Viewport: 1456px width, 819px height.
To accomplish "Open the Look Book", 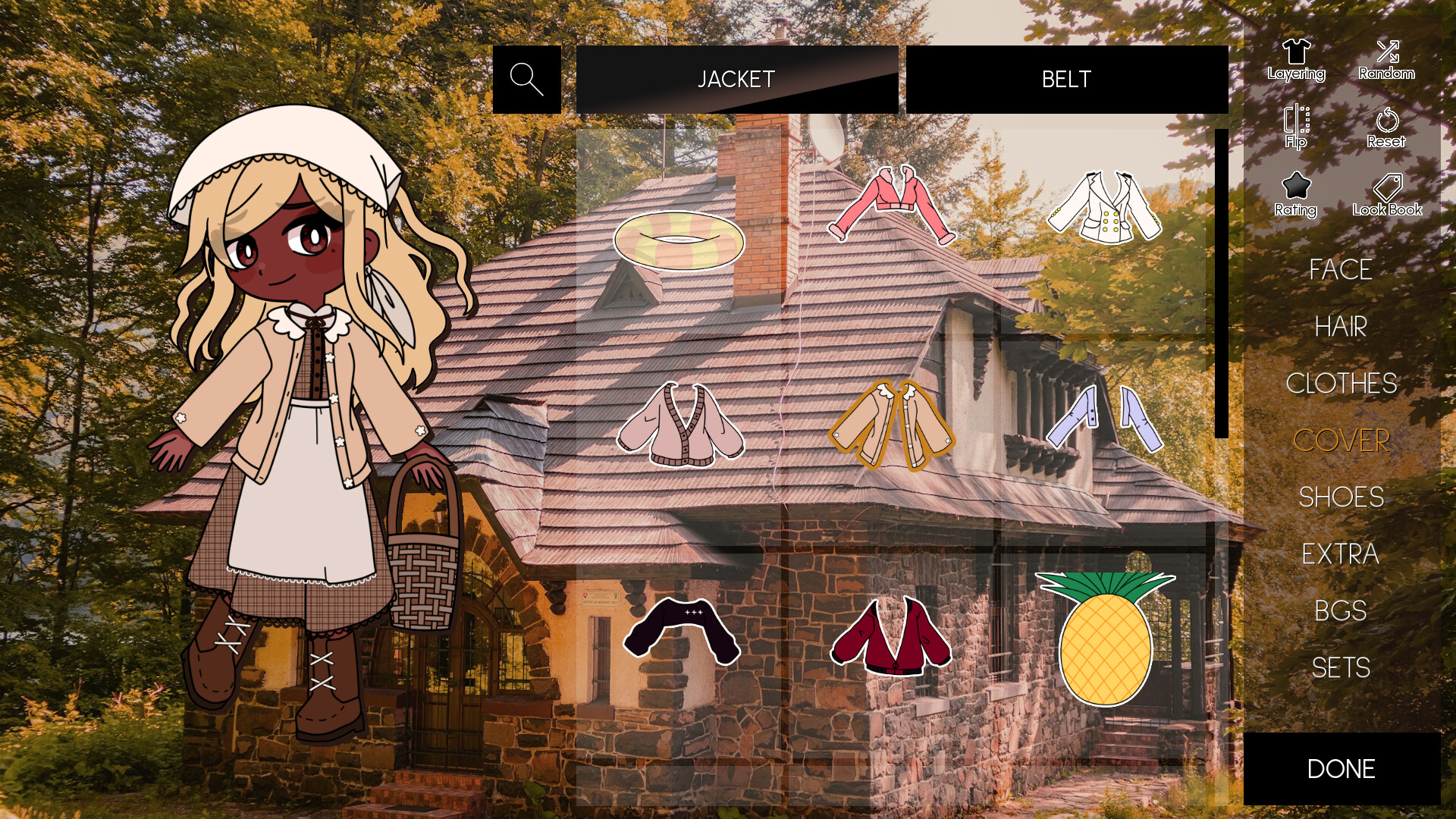I will pos(1389,193).
